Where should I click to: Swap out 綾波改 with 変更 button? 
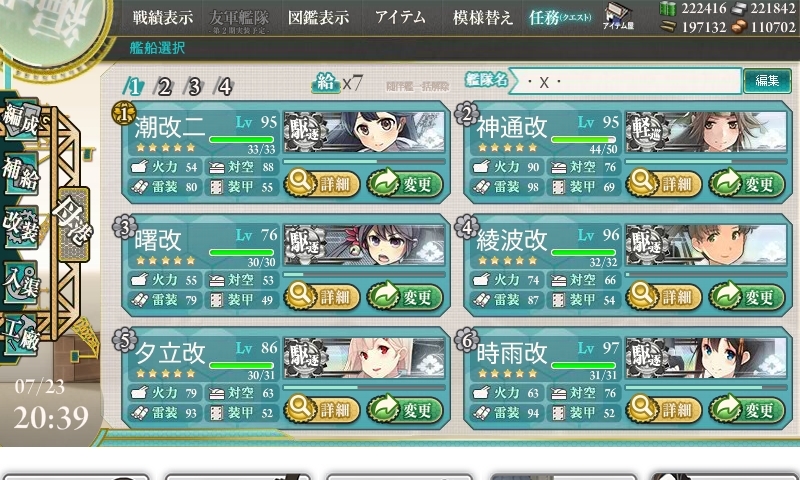(746, 296)
